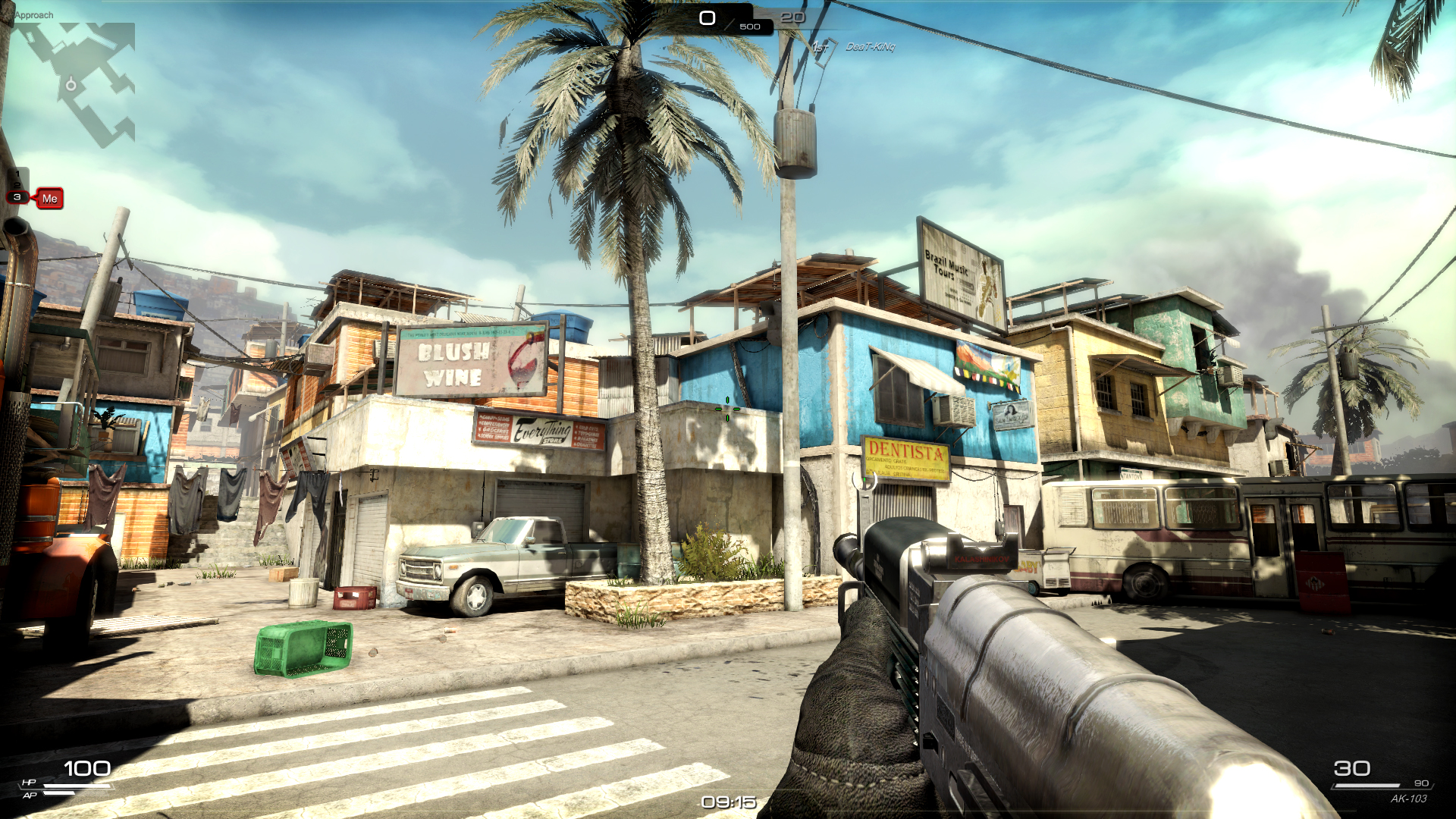
Task: Click the 500 score limit label
Action: pos(749,27)
